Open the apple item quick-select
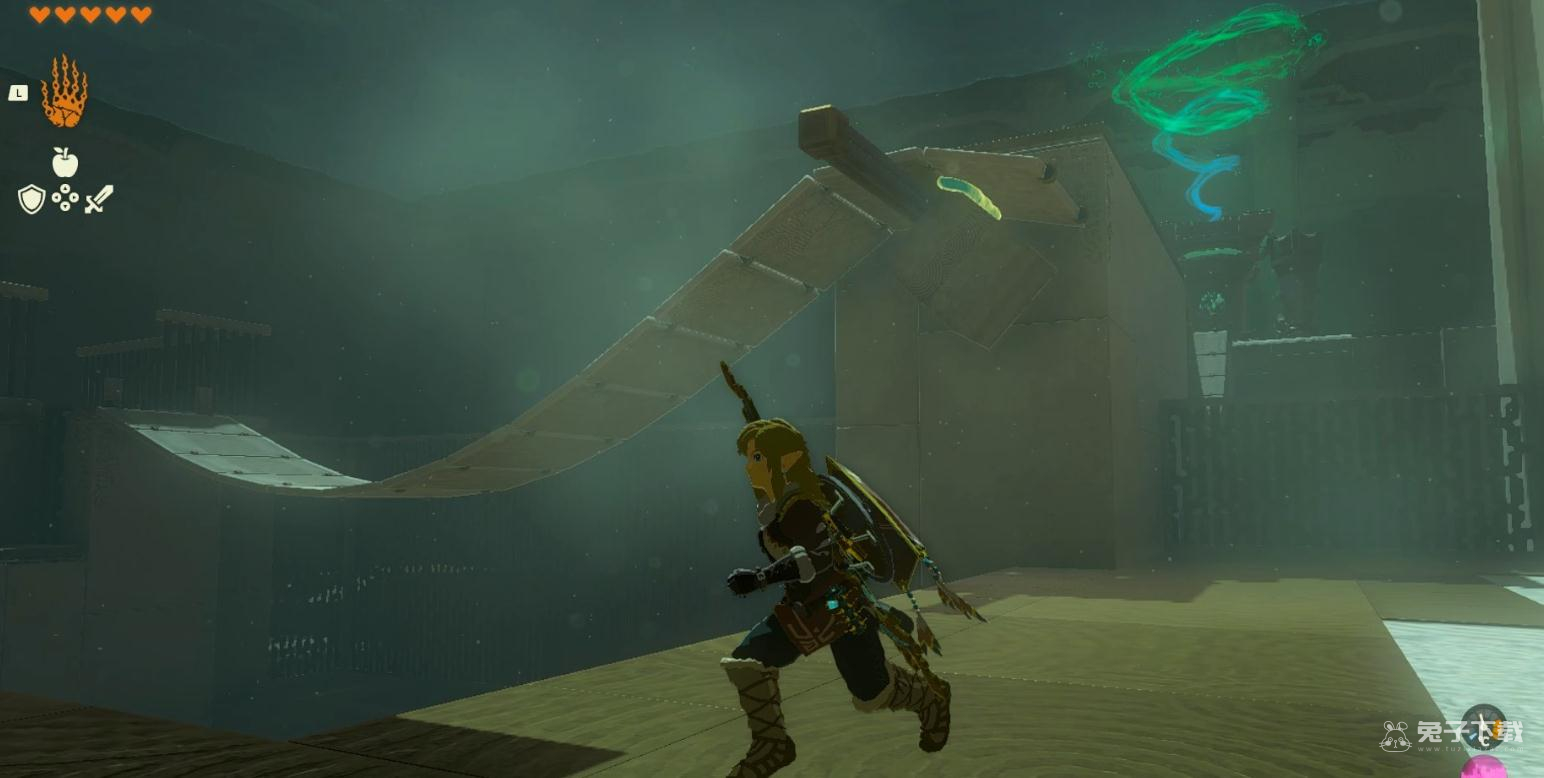Screen dimensions: 1544x778 coord(65,162)
